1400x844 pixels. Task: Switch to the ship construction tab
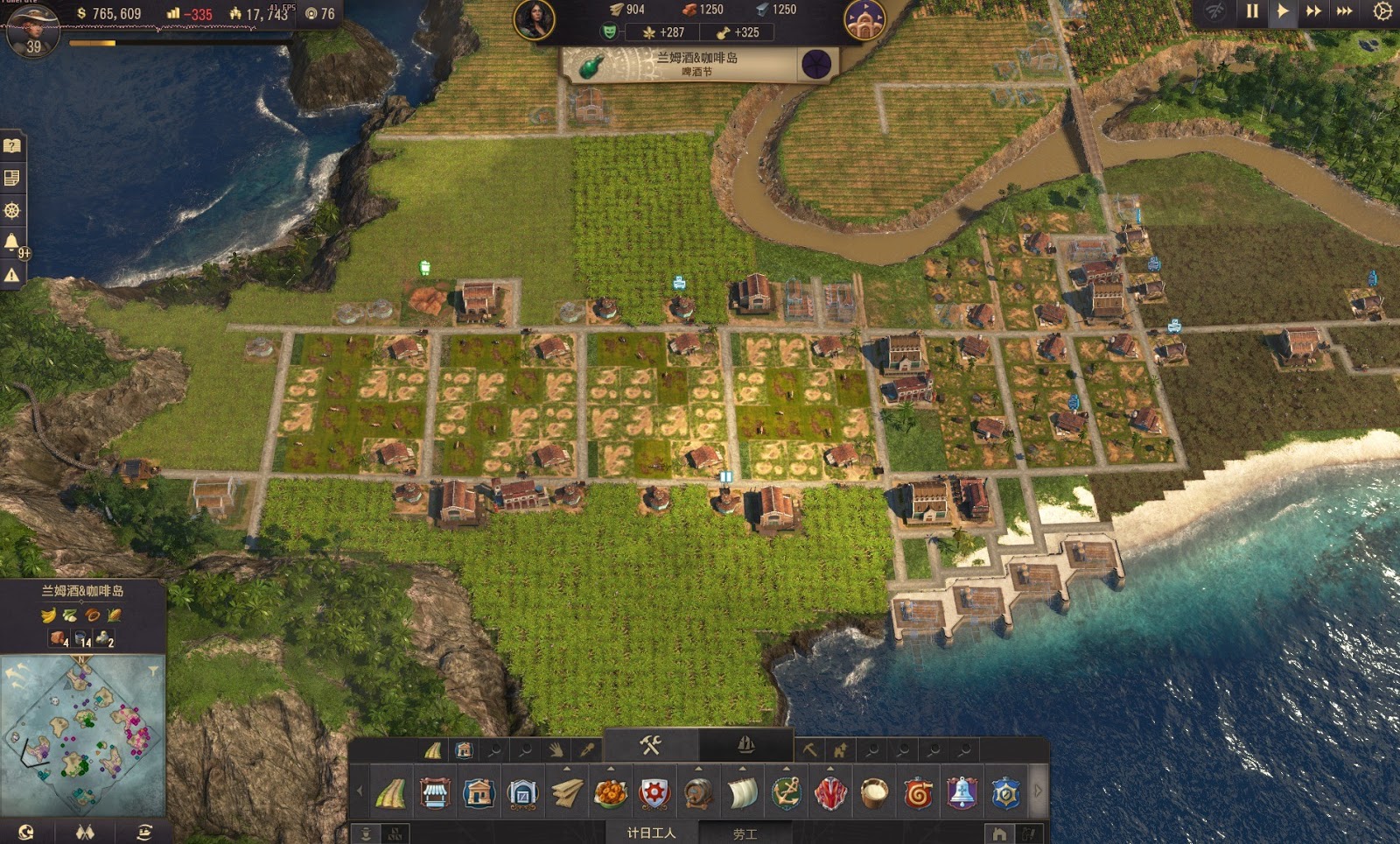click(x=745, y=745)
